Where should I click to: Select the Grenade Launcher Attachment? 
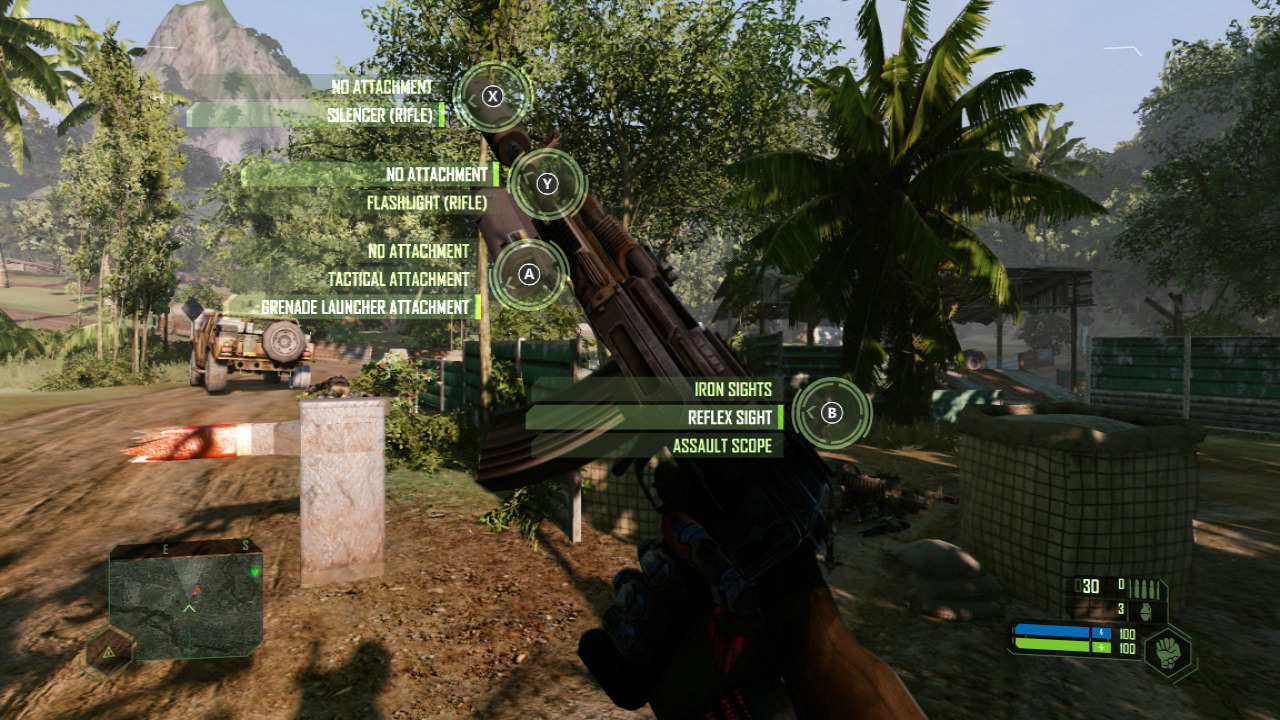(x=365, y=307)
